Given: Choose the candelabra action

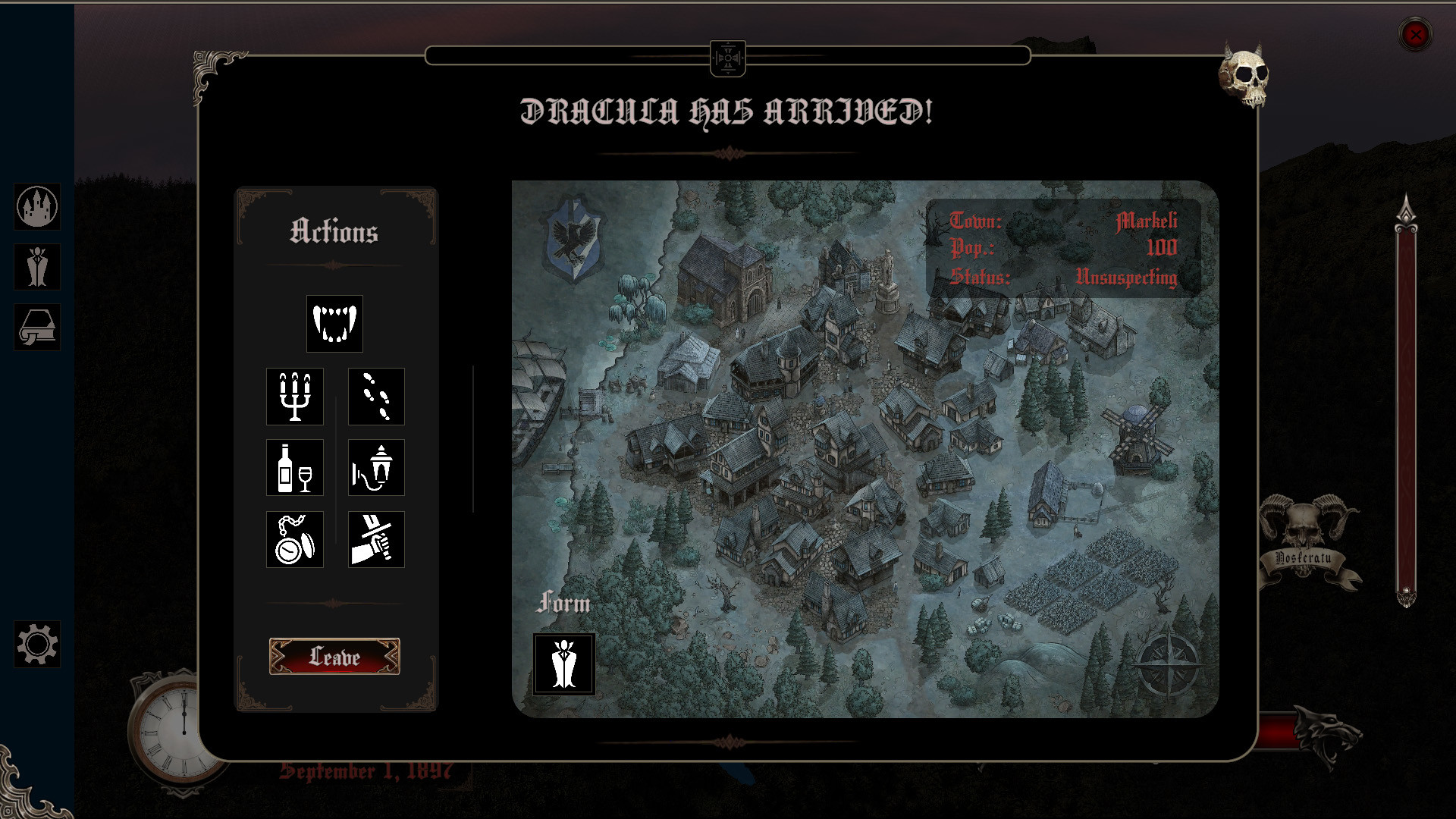Looking at the screenshot, I should point(295,397).
